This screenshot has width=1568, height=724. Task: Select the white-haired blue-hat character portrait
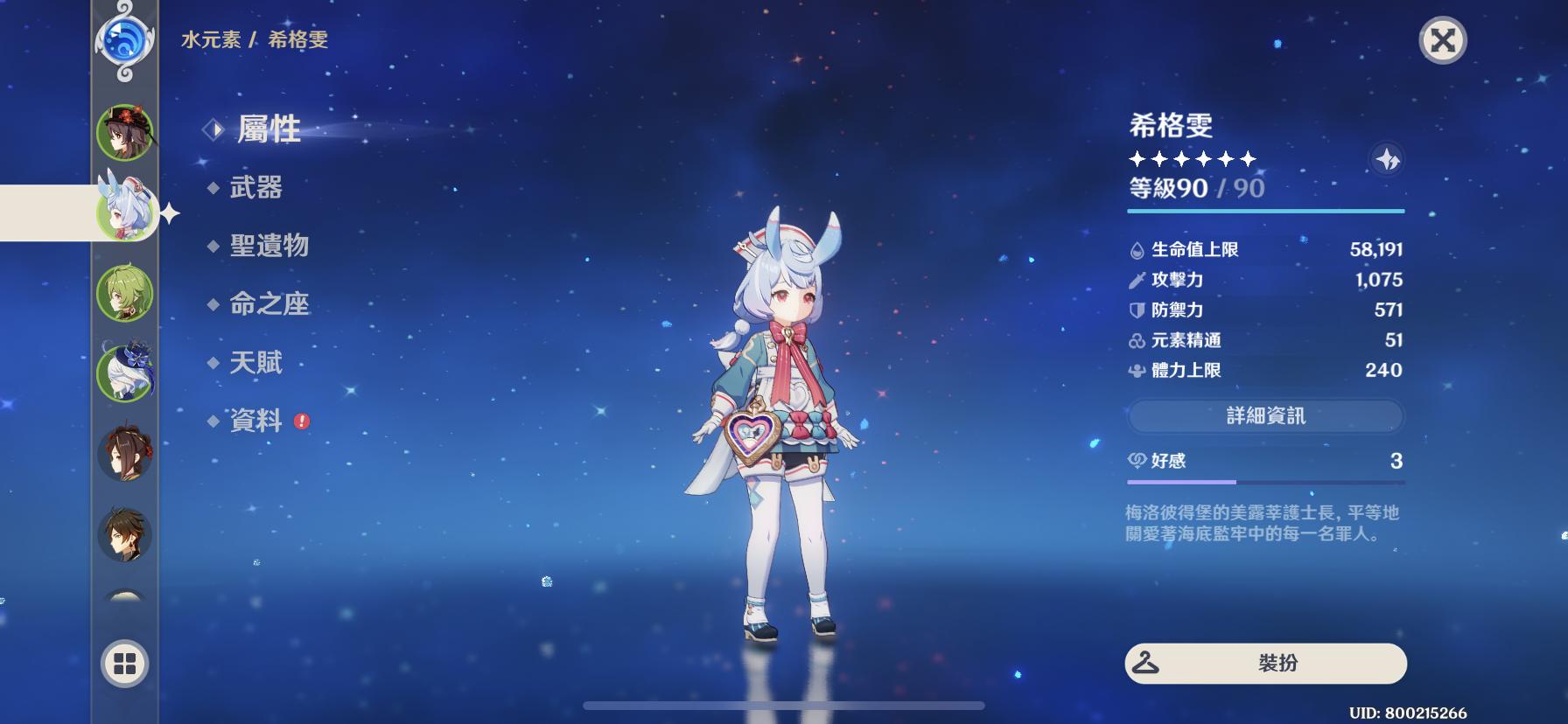click(125, 372)
